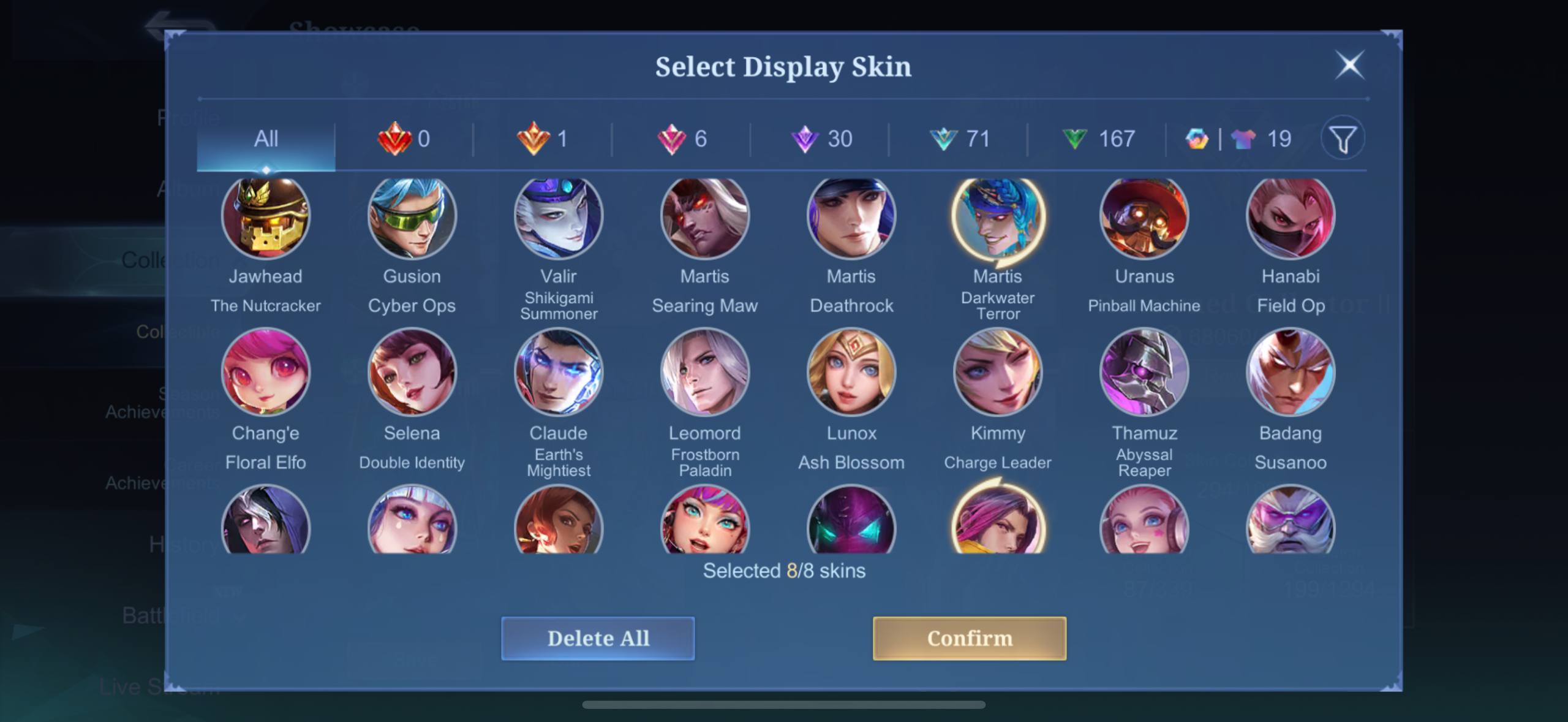Pick Valir Shikigami Summoner skin
This screenshot has width=1568, height=722.
click(558, 218)
